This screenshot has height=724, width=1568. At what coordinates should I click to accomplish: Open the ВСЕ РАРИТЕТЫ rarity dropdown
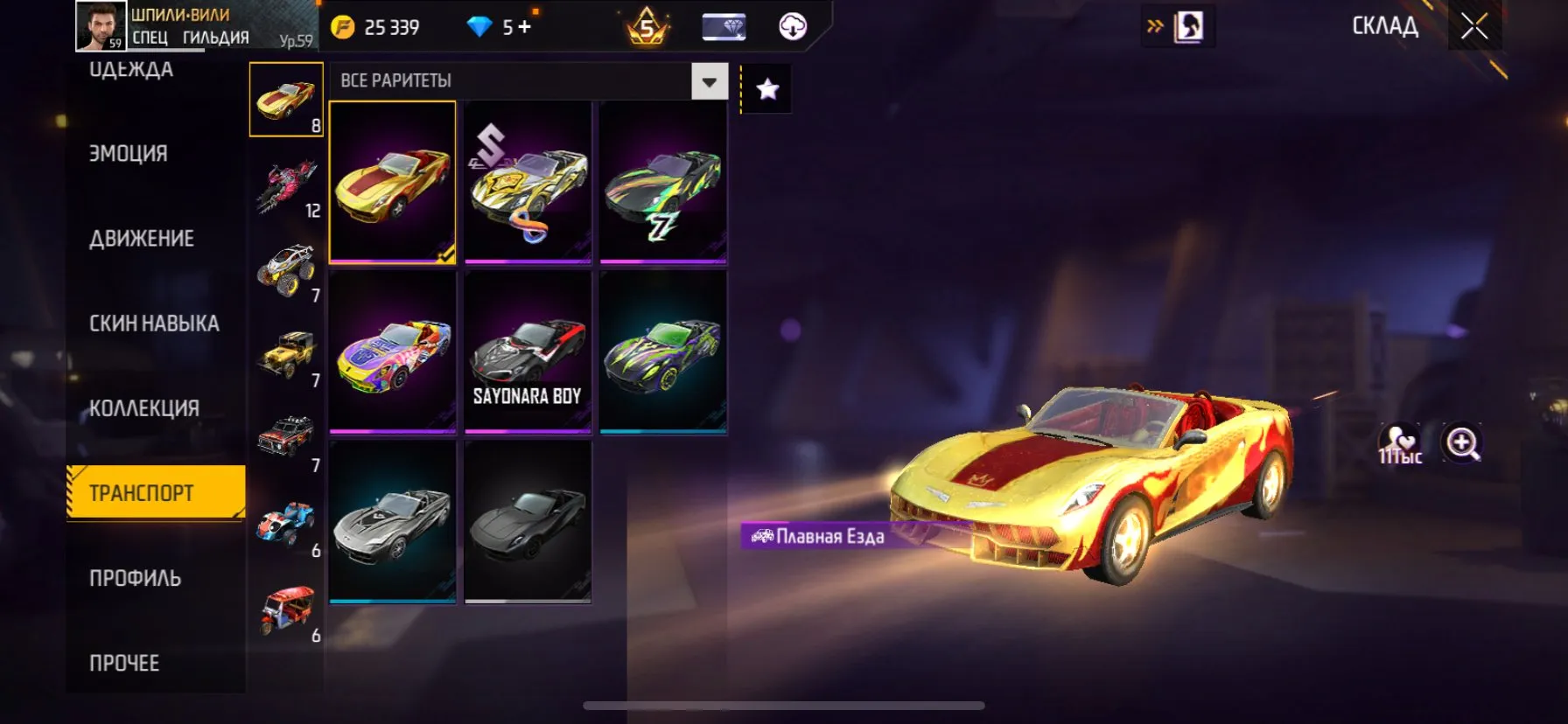tap(707, 80)
